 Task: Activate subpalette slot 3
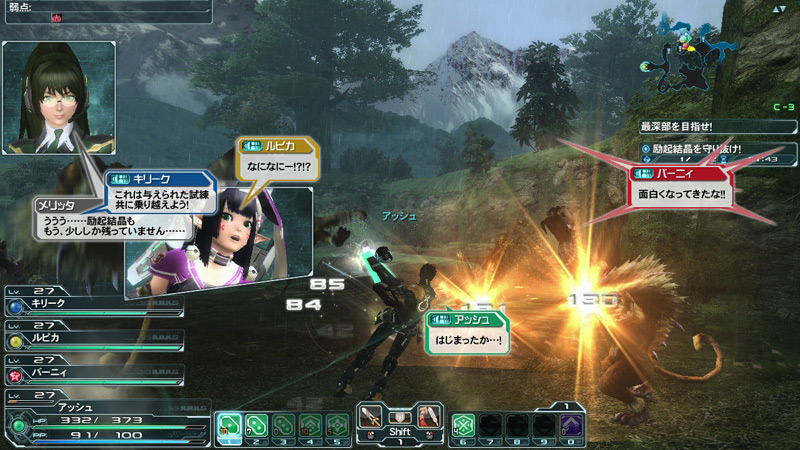click(x=283, y=424)
